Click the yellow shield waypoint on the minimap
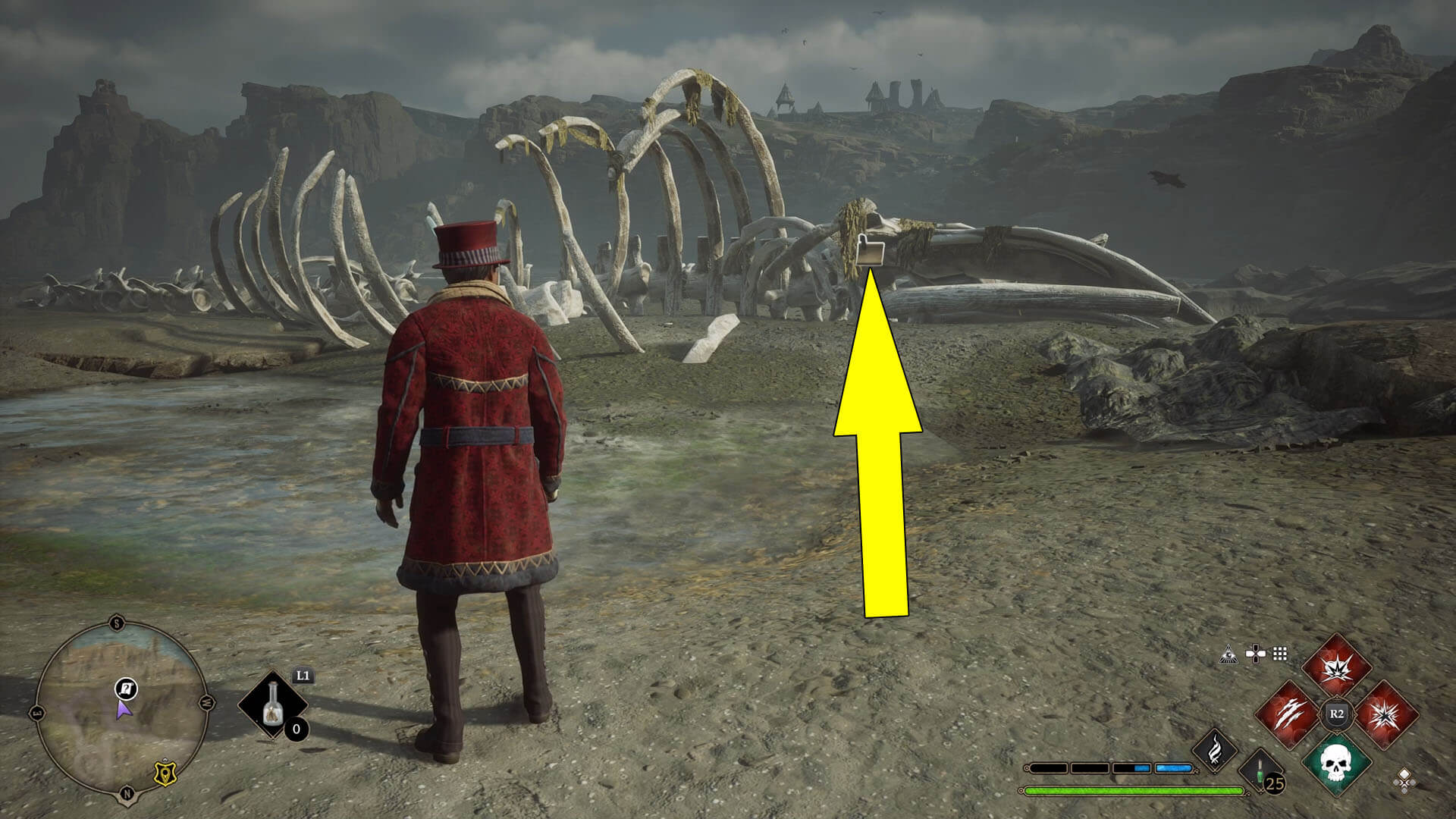 (x=165, y=773)
